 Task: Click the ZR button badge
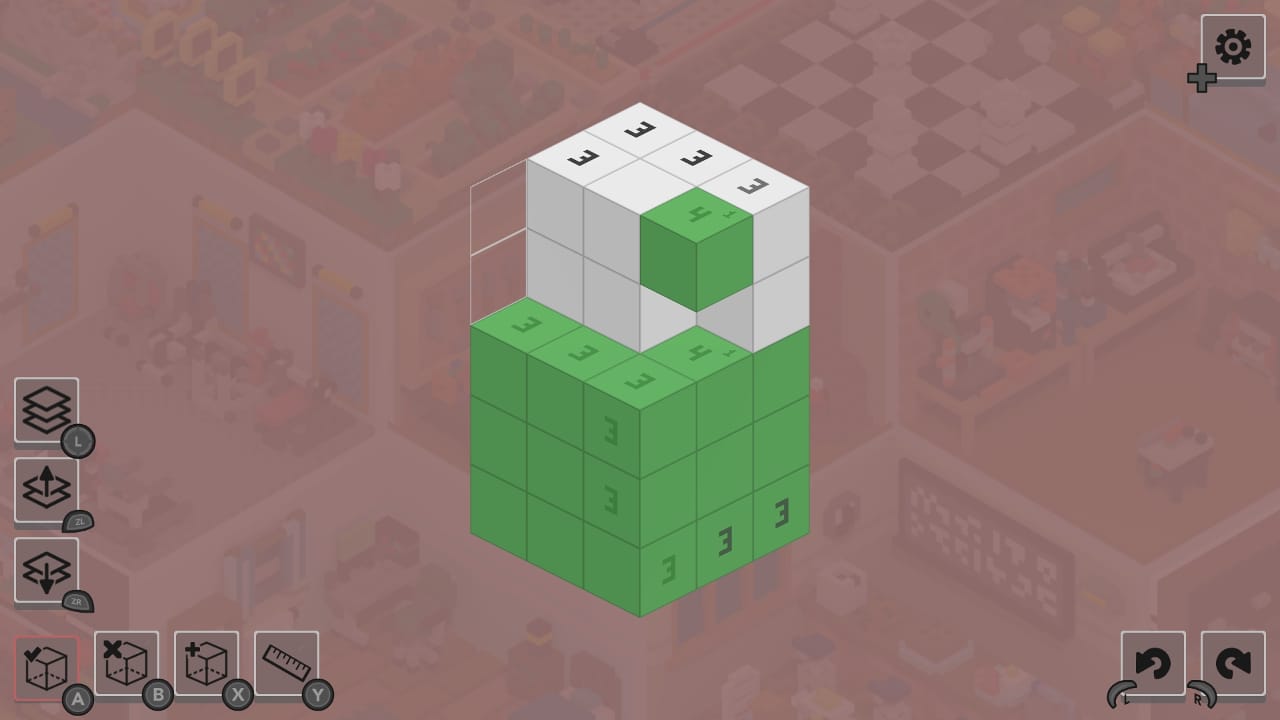tap(80, 601)
